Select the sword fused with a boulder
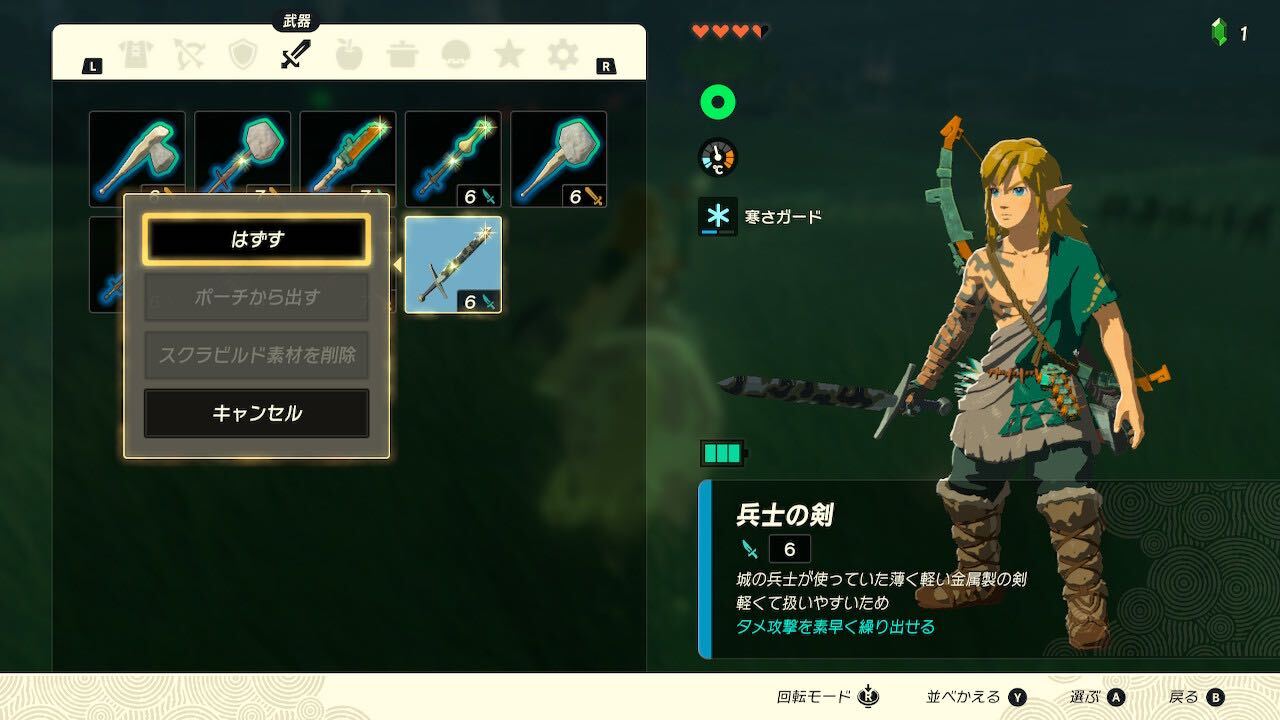This screenshot has height=720, width=1280. pos(242,159)
